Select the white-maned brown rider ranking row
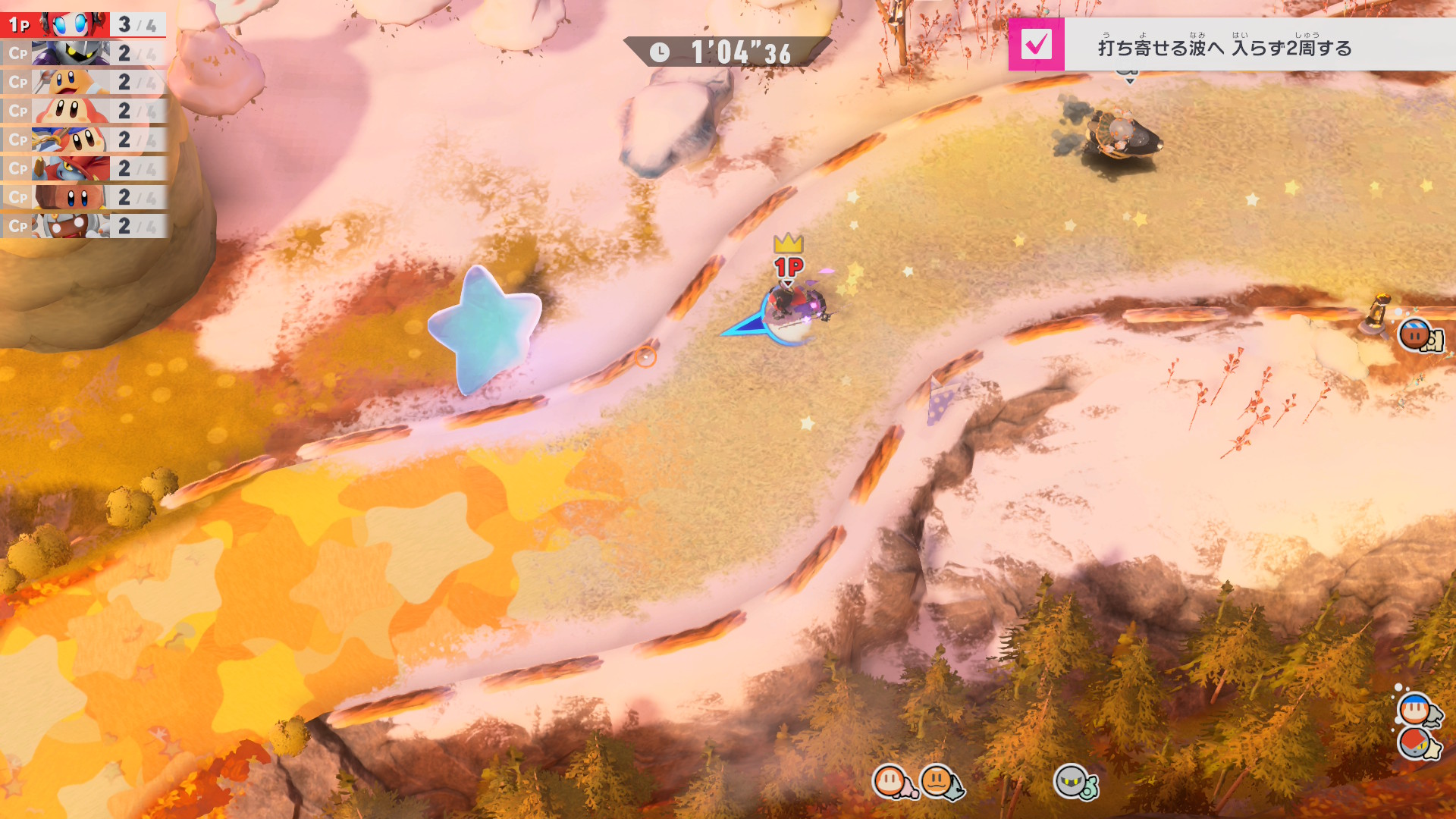Viewport: 1456px width, 819px height. [x=83, y=226]
